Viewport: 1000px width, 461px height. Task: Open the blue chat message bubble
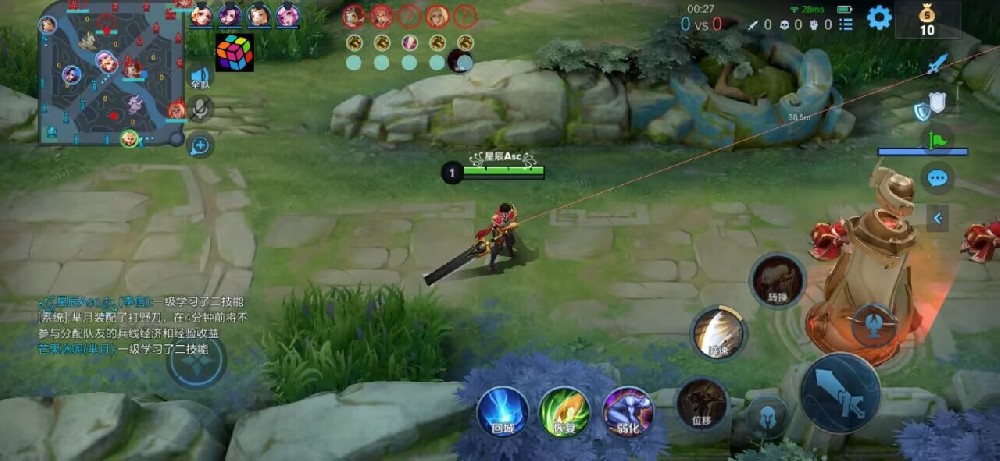[x=937, y=179]
